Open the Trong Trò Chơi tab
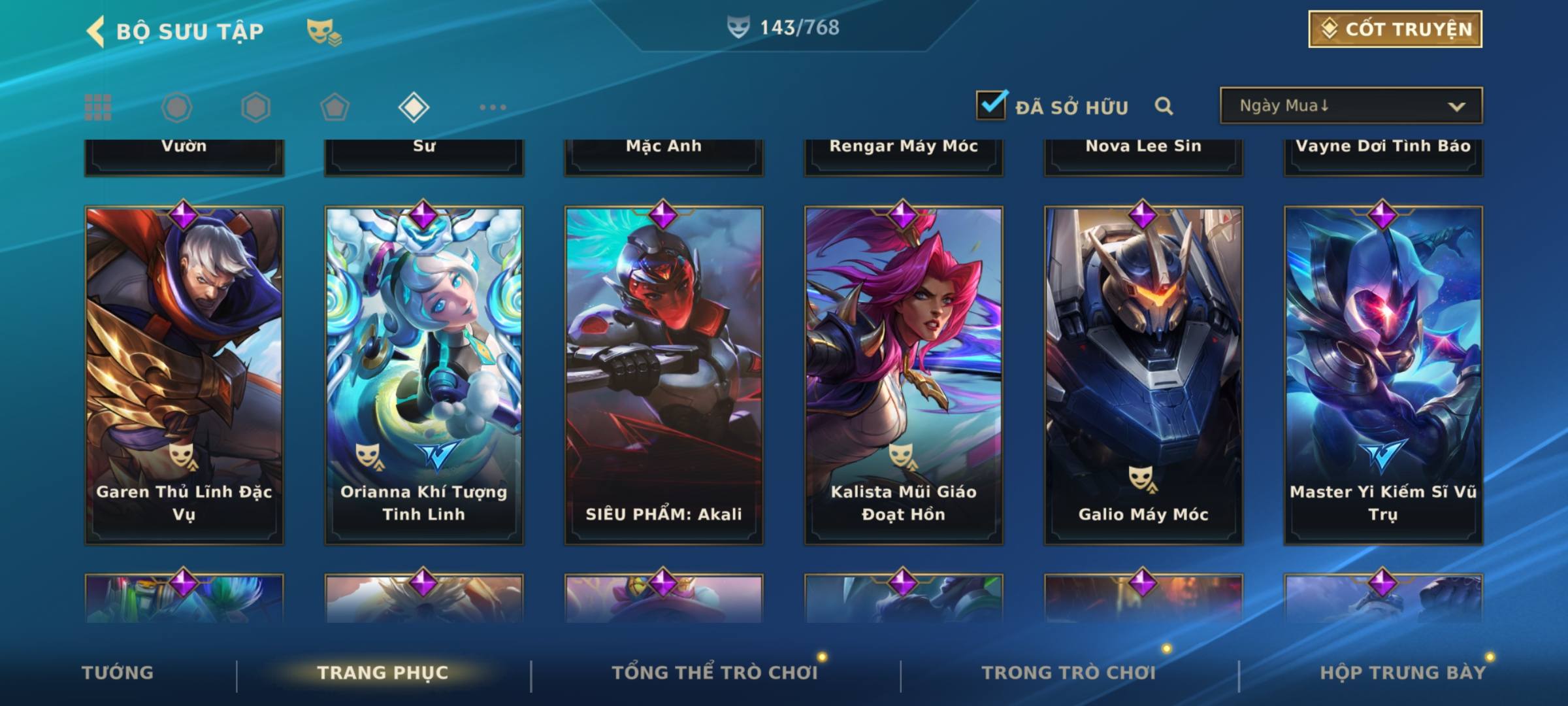The width and height of the screenshot is (1568, 706). coord(1069,673)
